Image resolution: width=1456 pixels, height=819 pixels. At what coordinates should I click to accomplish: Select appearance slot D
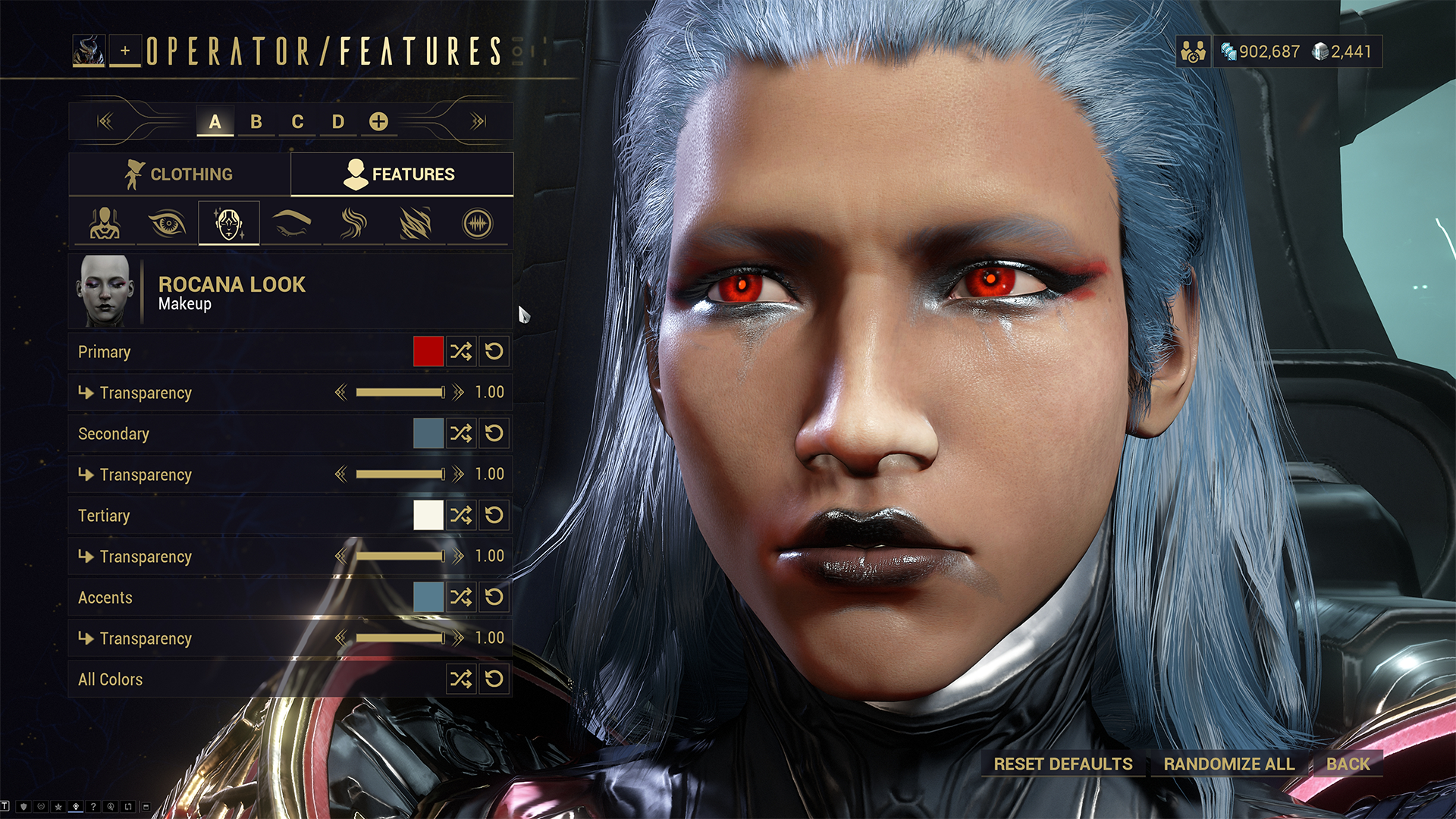338,121
